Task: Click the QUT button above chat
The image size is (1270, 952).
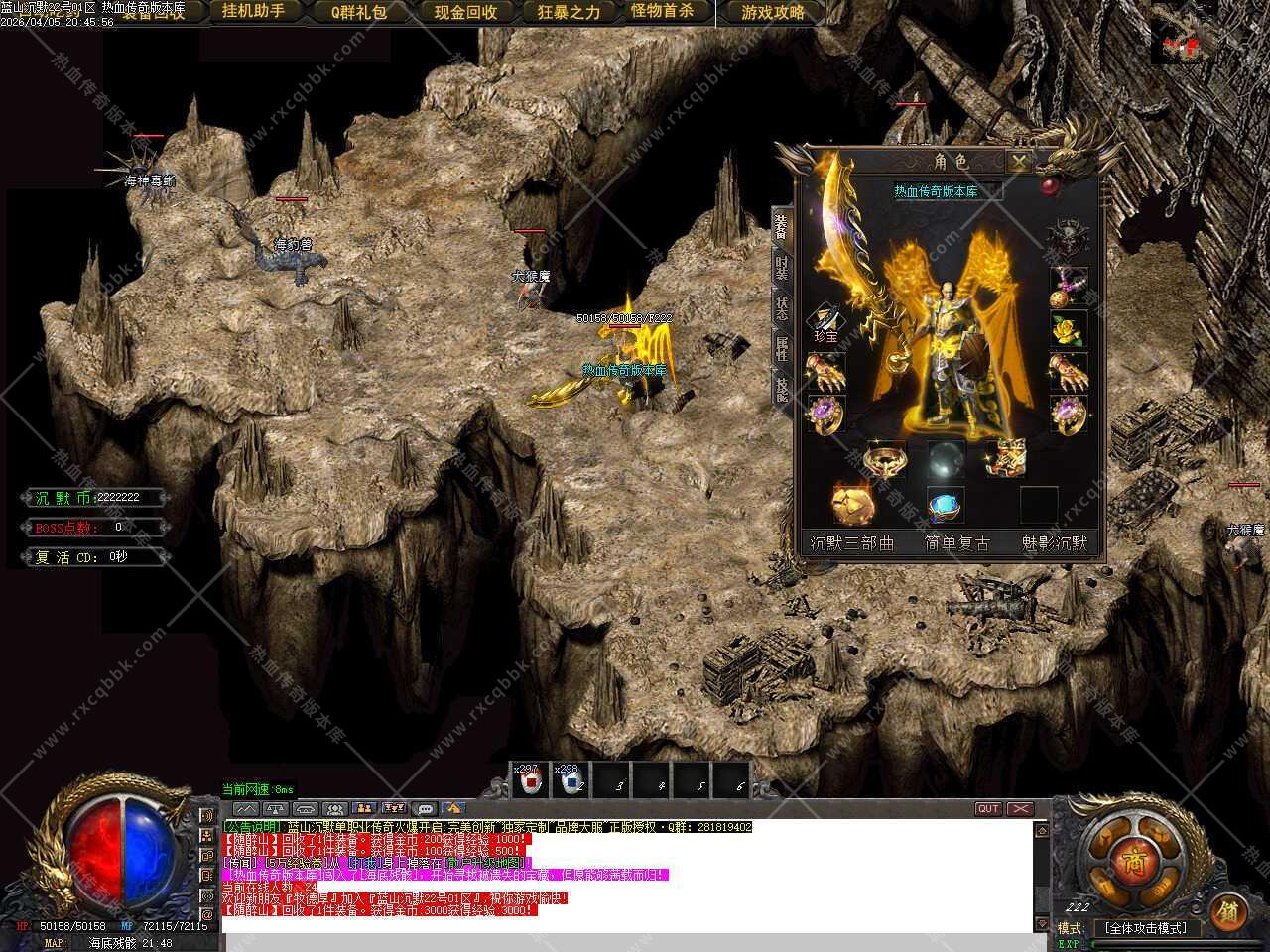Action: 988,809
